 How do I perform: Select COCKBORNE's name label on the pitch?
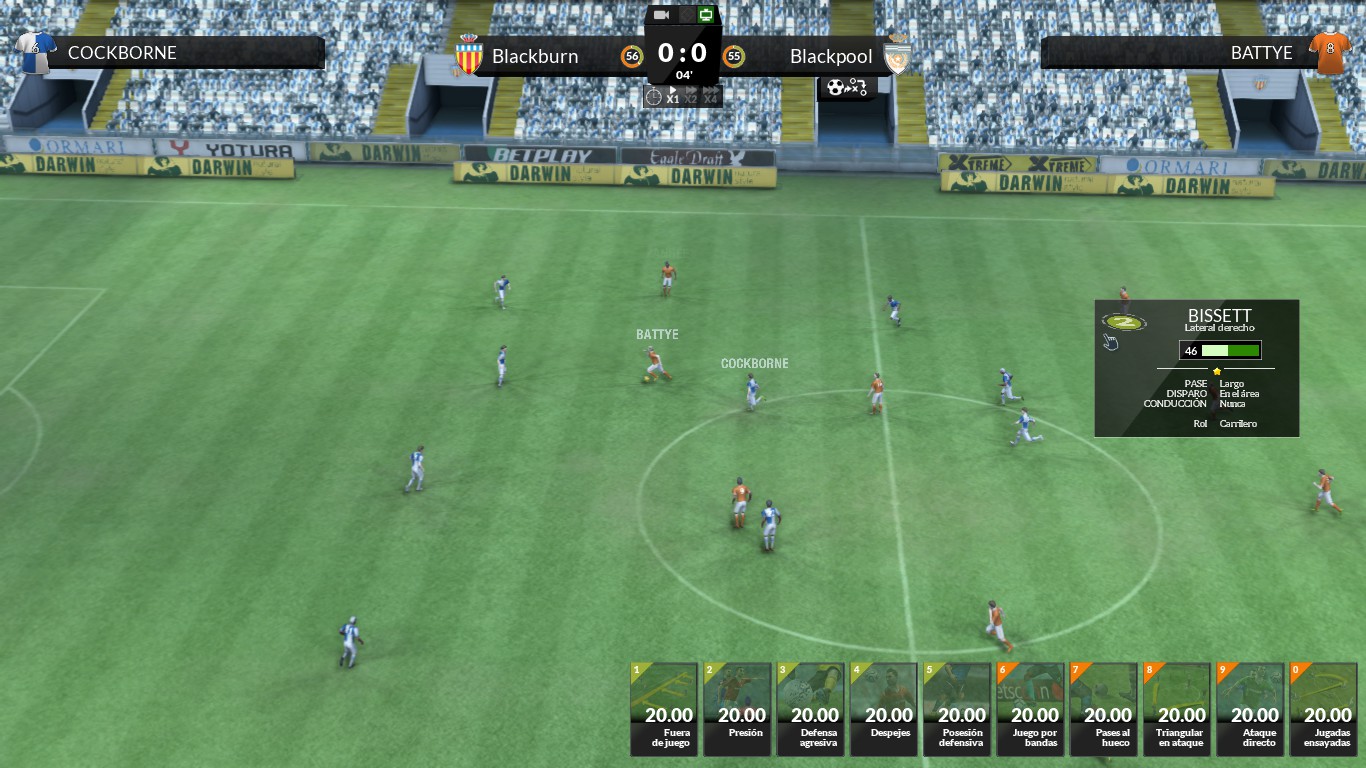pos(754,363)
